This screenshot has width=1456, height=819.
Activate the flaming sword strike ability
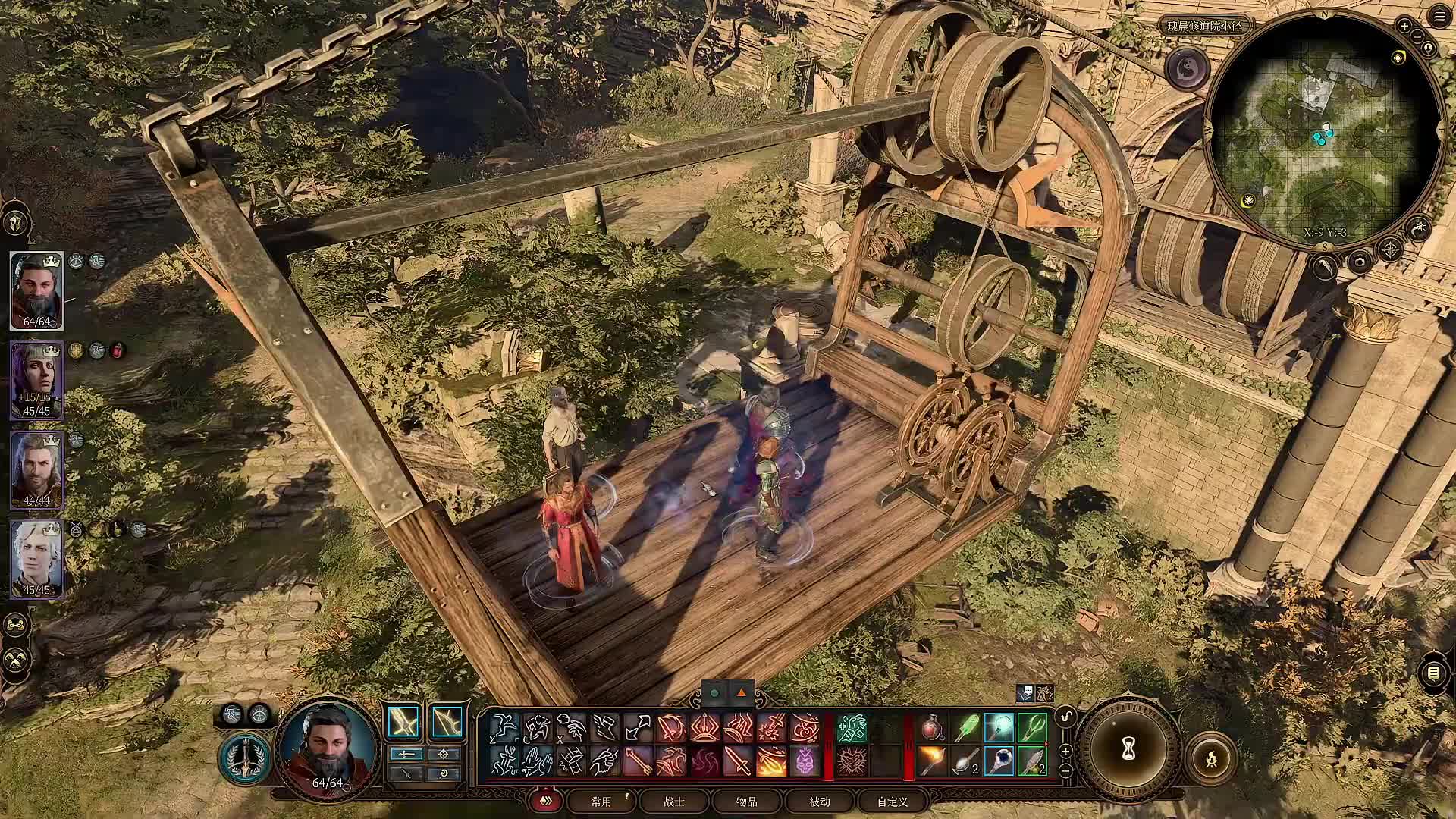770,761
